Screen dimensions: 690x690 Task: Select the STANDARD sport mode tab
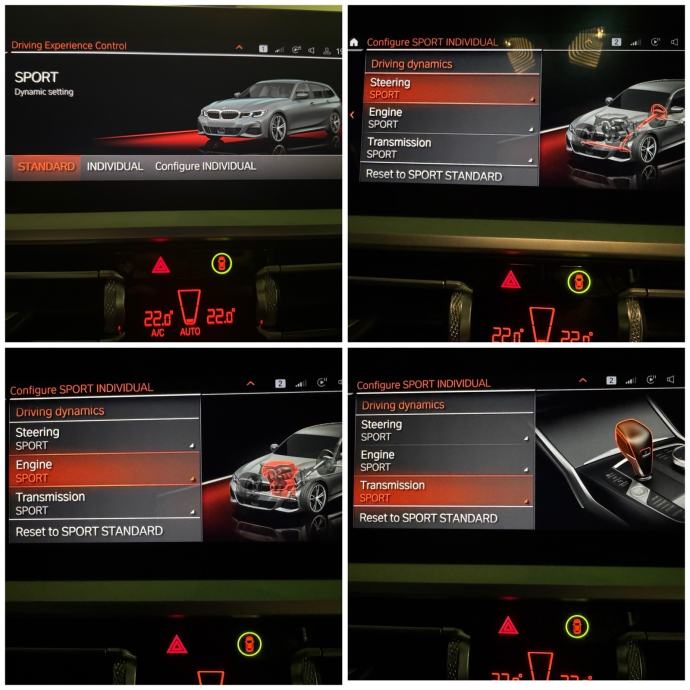46,167
